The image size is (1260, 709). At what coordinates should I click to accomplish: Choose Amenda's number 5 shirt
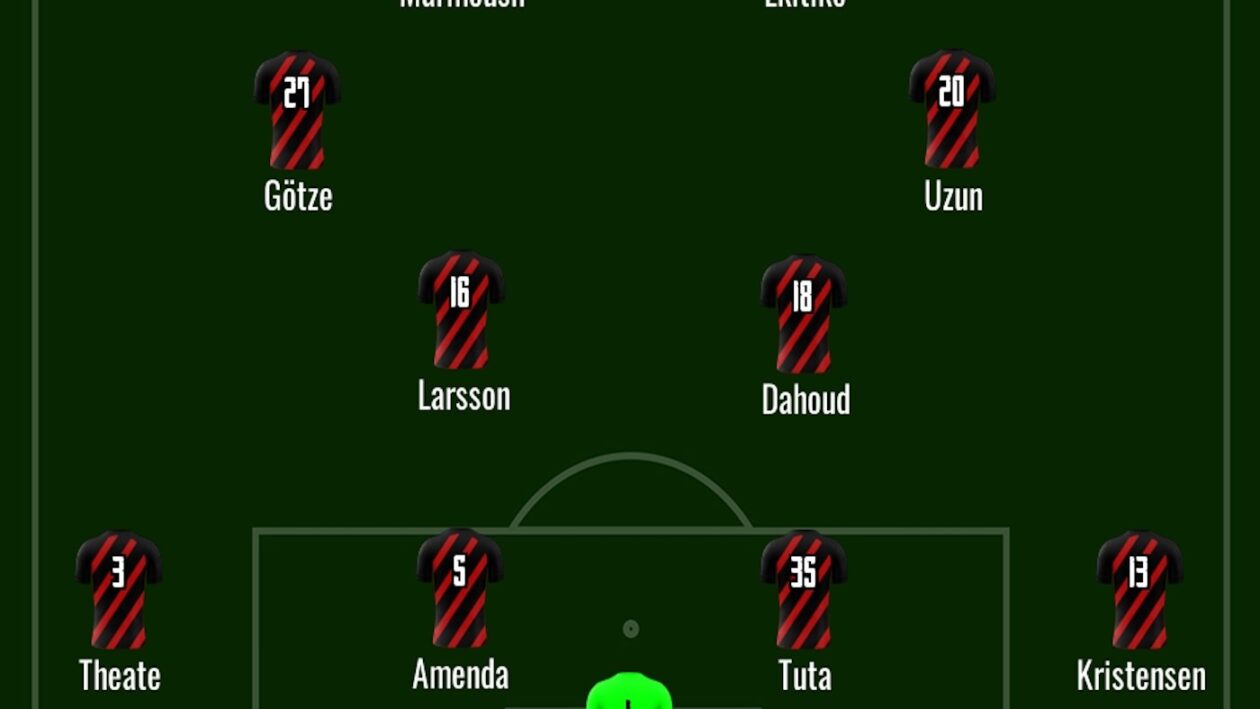coord(460,588)
